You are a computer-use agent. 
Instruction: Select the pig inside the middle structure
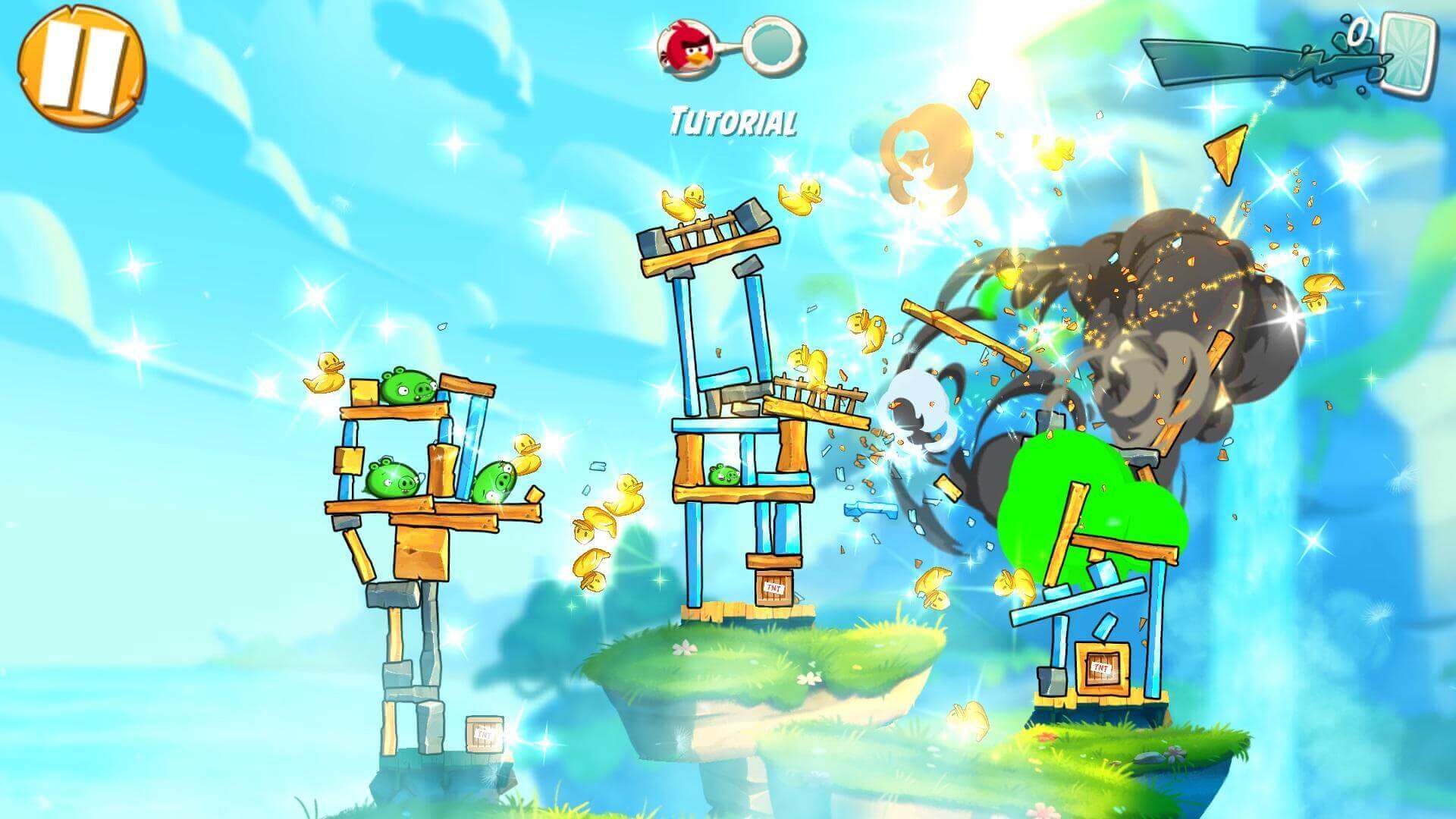724,474
